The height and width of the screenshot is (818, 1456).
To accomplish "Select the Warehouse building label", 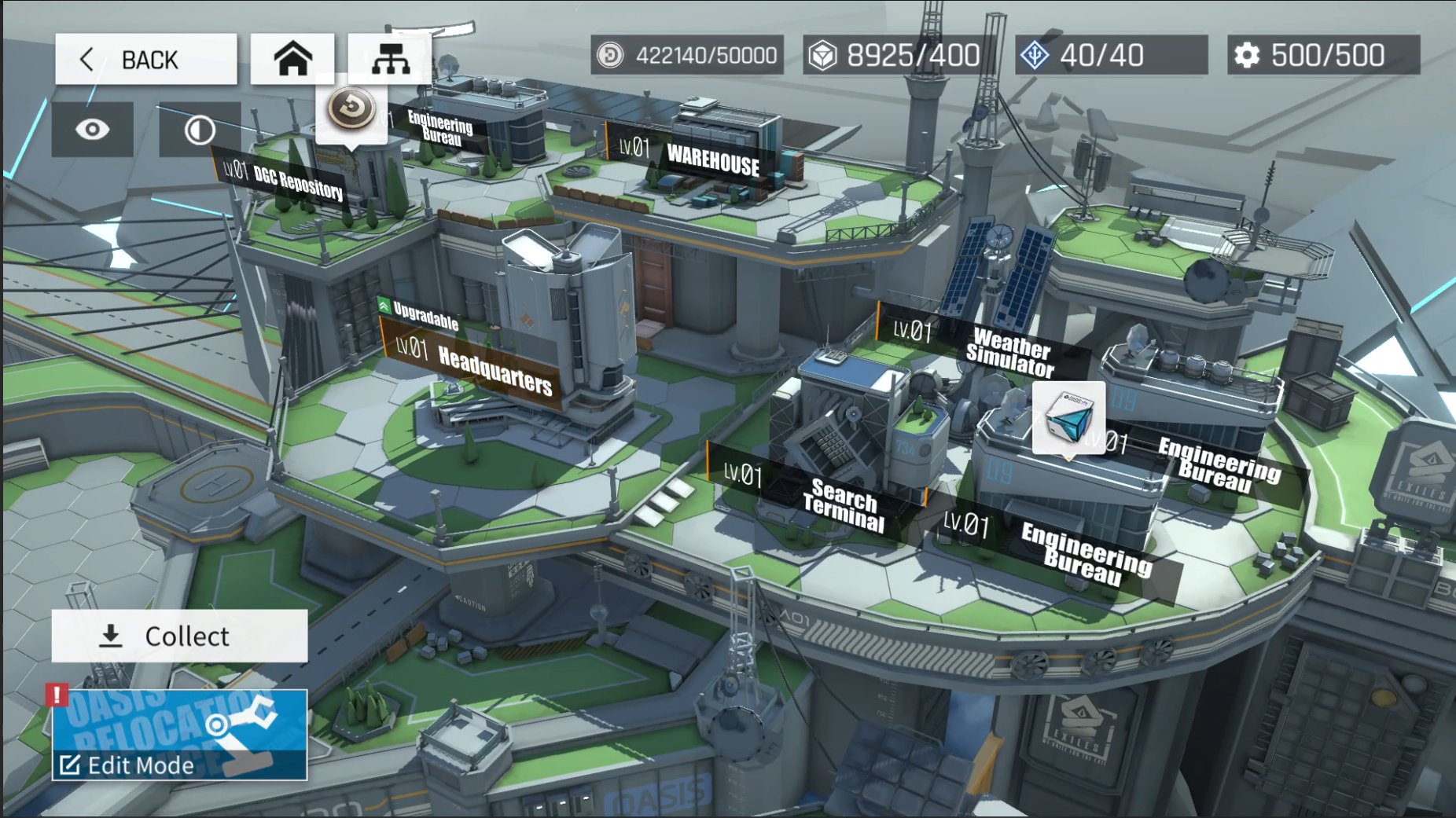I will [693, 156].
